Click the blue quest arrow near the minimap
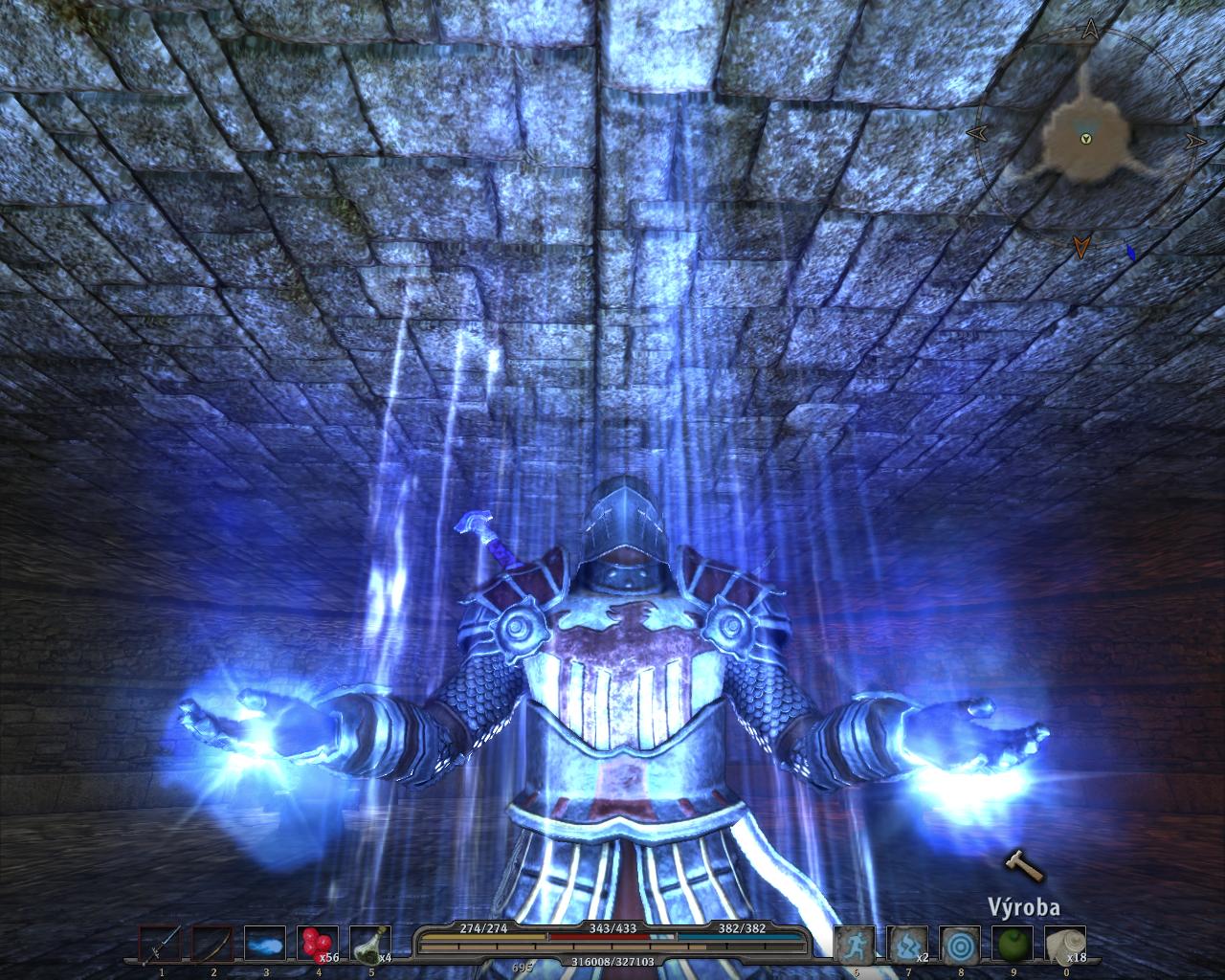 1132,252
